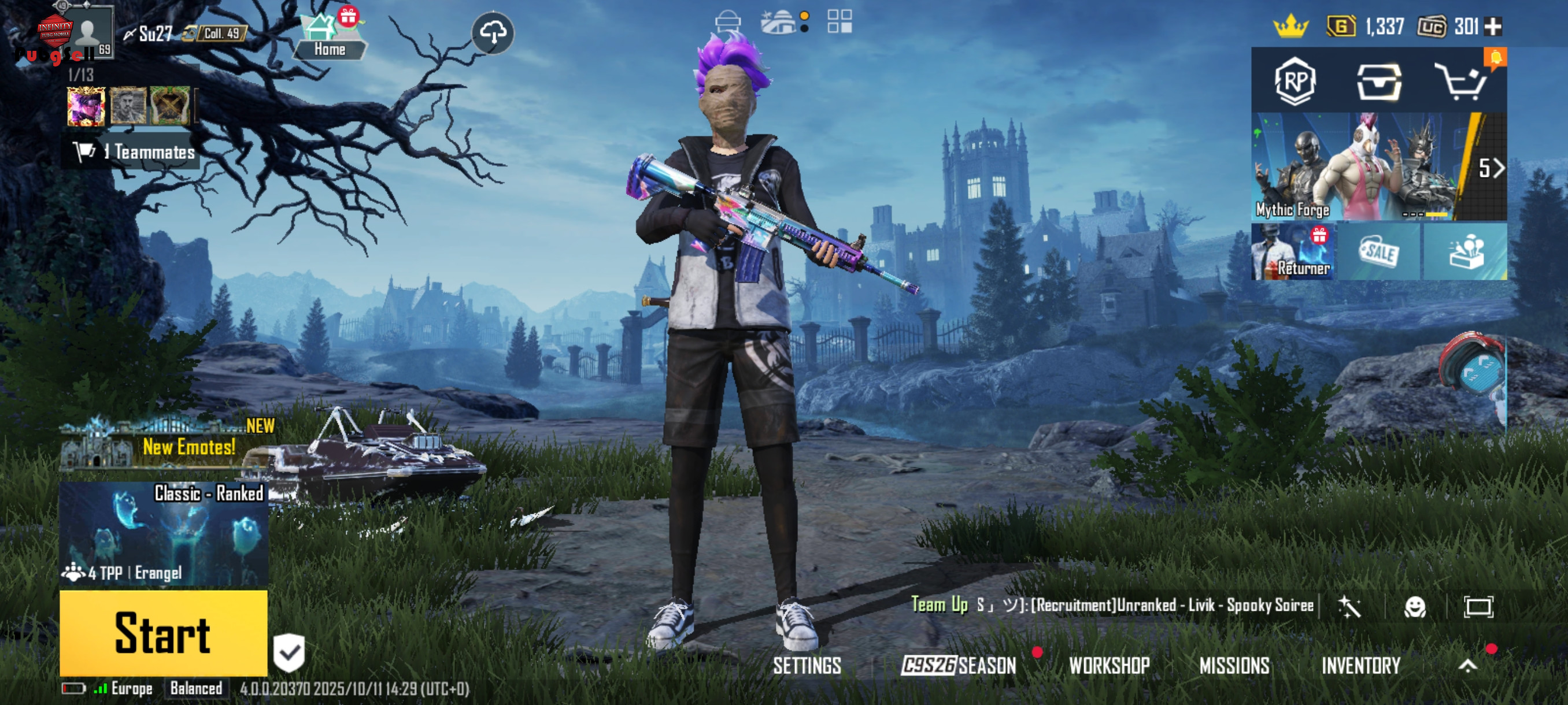The image size is (1568, 705).
Task: Go to the Workshop
Action: tap(1109, 666)
